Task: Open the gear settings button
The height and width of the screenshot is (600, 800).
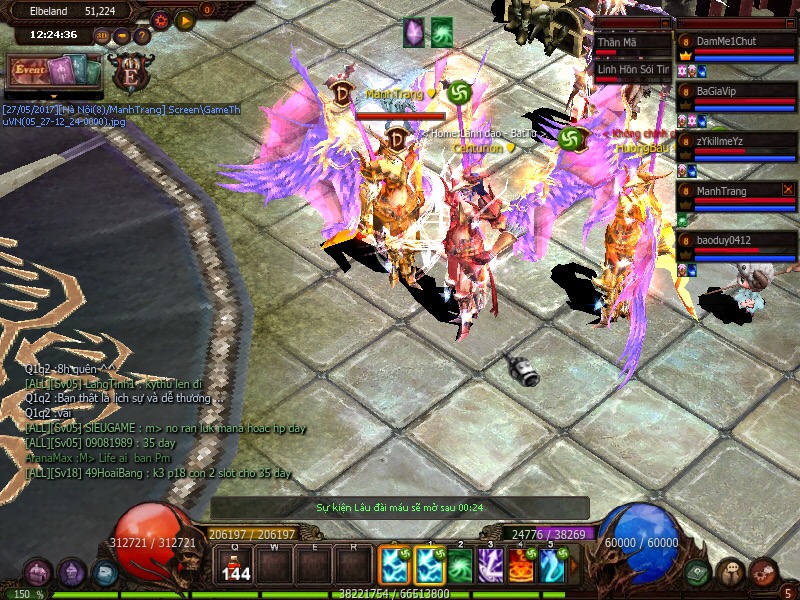Action: [160, 19]
